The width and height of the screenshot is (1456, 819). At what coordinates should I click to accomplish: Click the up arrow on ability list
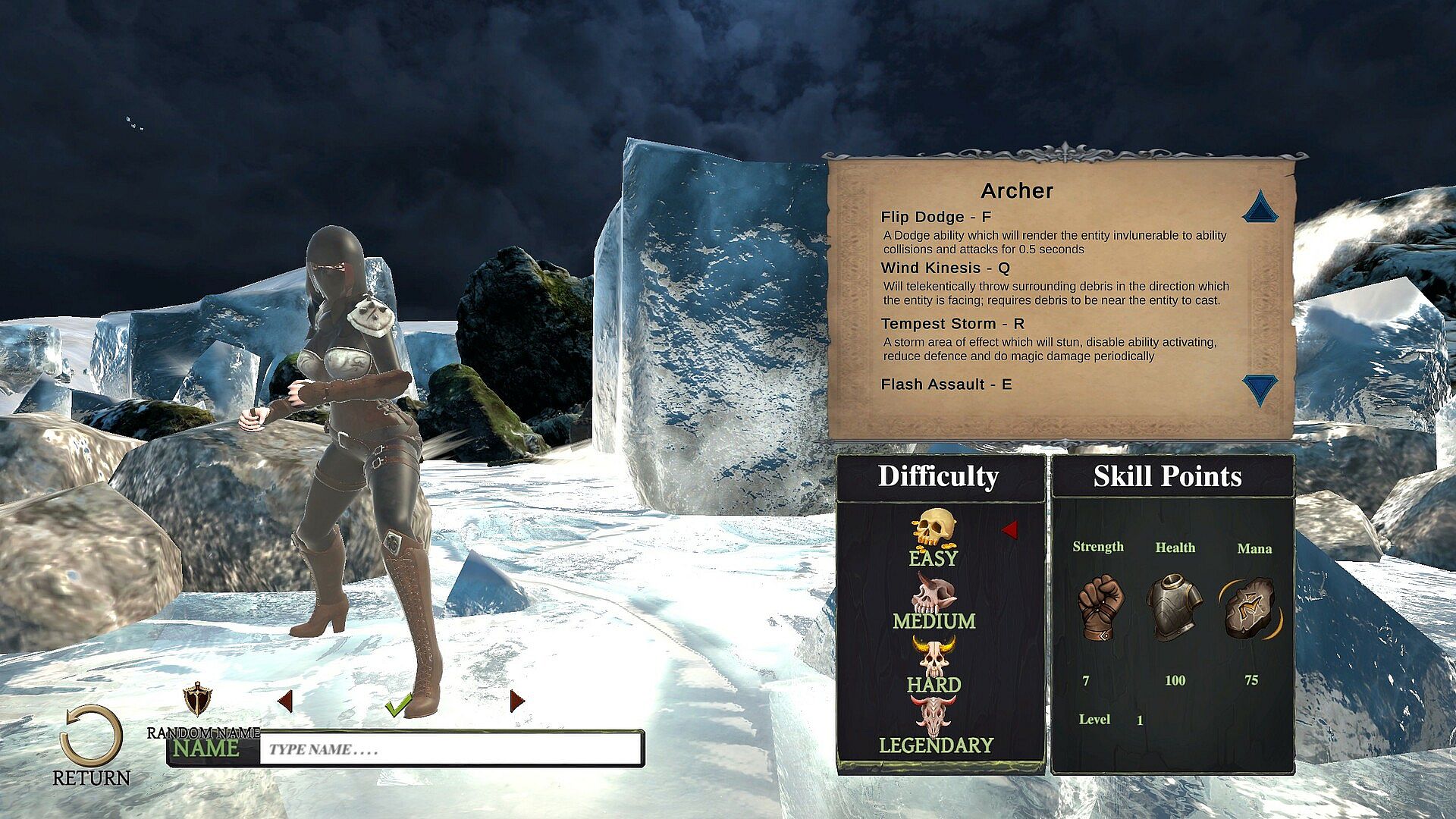point(1260,207)
